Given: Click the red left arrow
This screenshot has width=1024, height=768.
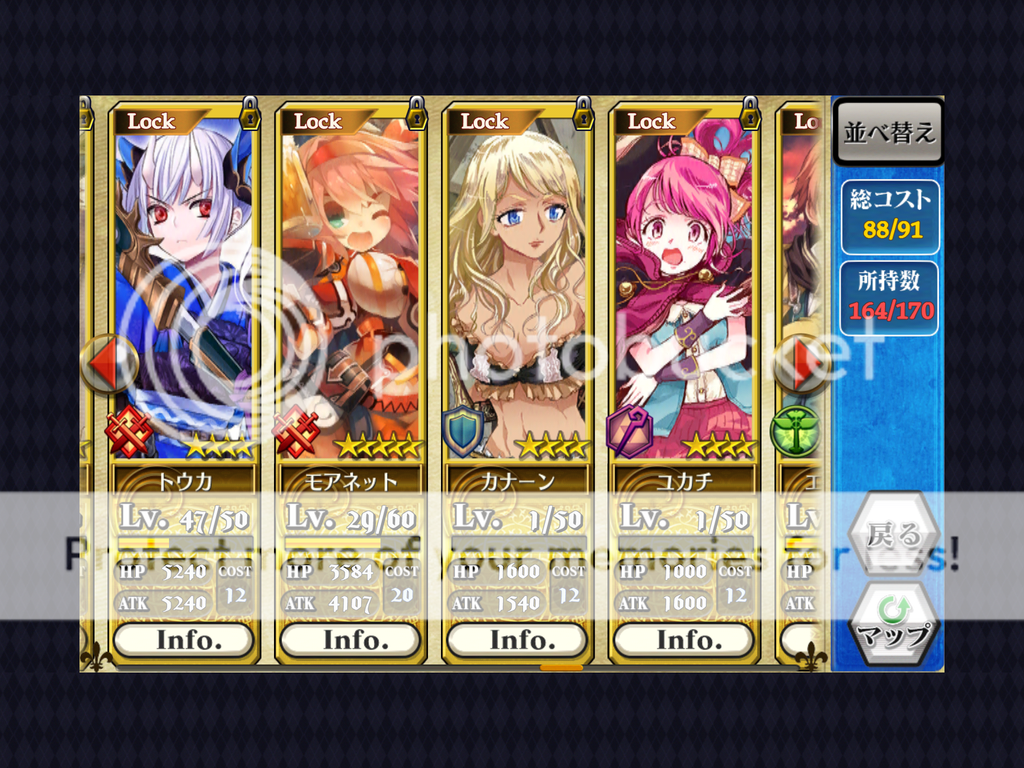Looking at the screenshot, I should coord(108,363).
